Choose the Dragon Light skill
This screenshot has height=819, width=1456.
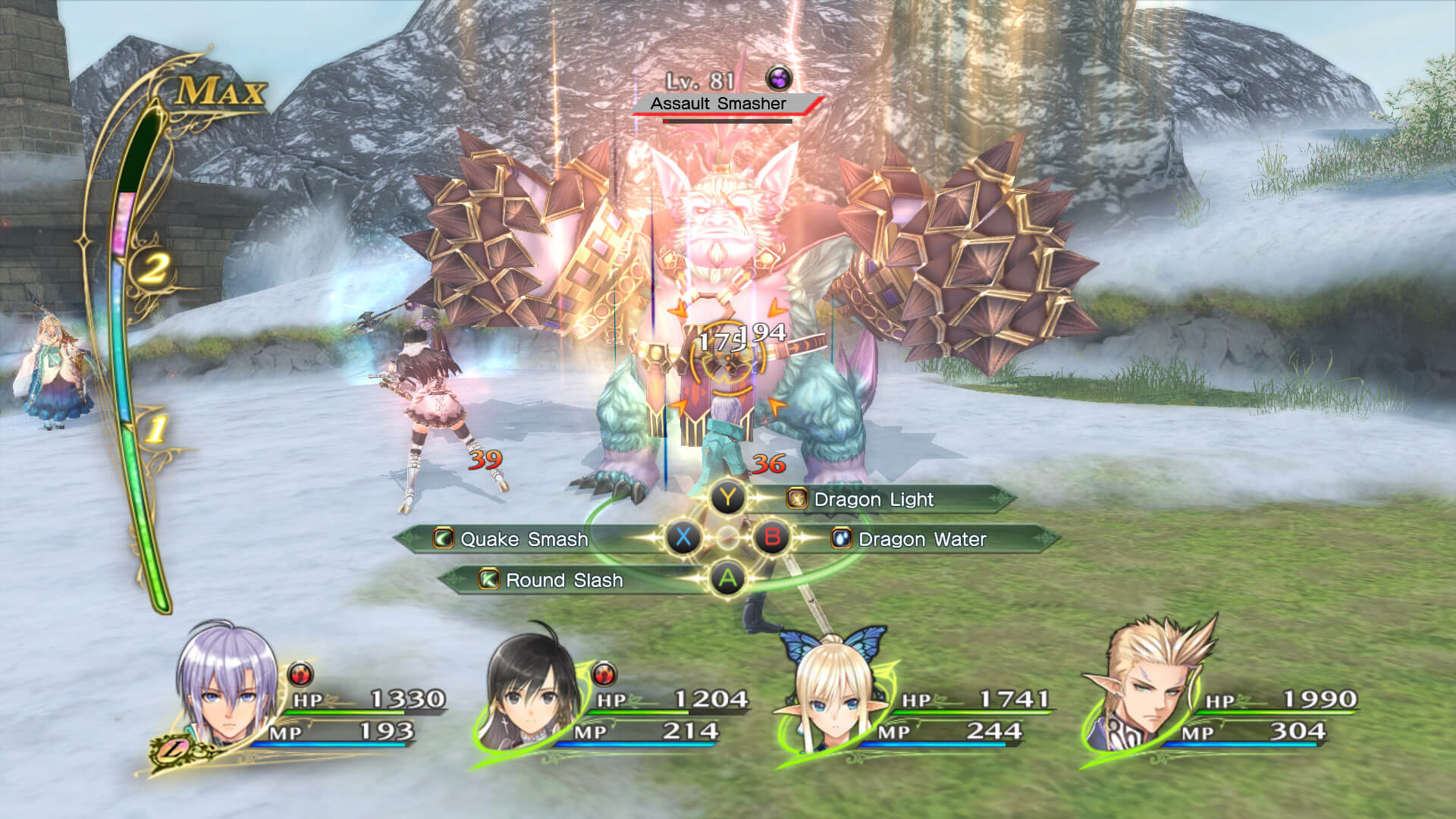tap(874, 500)
